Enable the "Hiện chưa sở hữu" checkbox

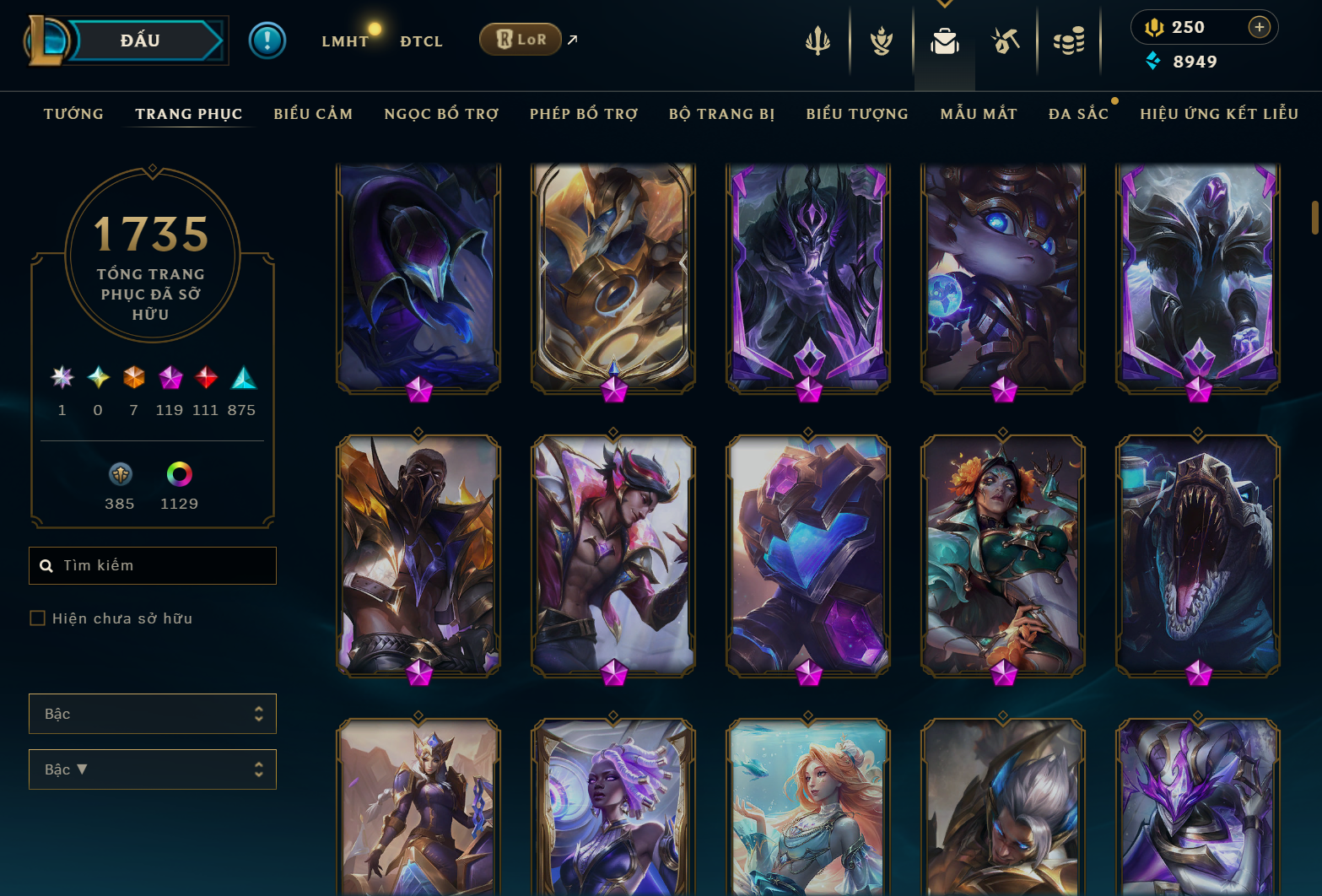click(x=37, y=618)
